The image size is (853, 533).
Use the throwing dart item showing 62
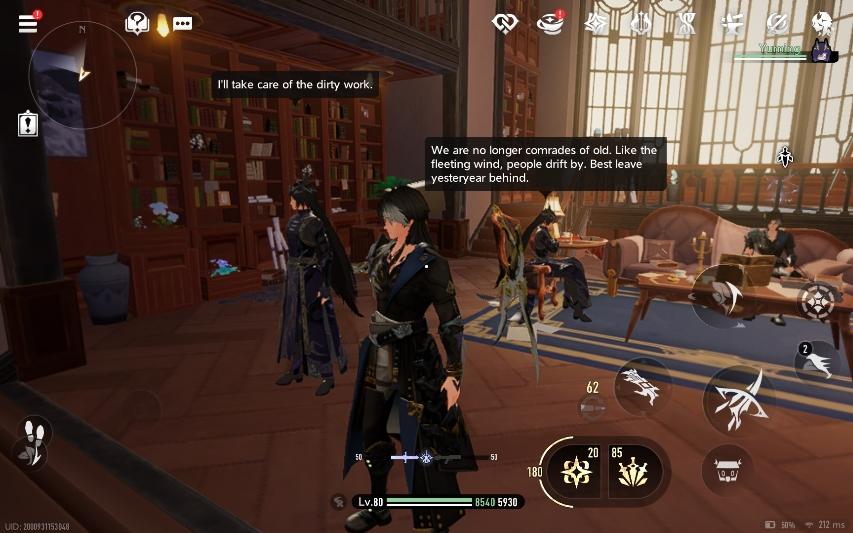click(592, 406)
